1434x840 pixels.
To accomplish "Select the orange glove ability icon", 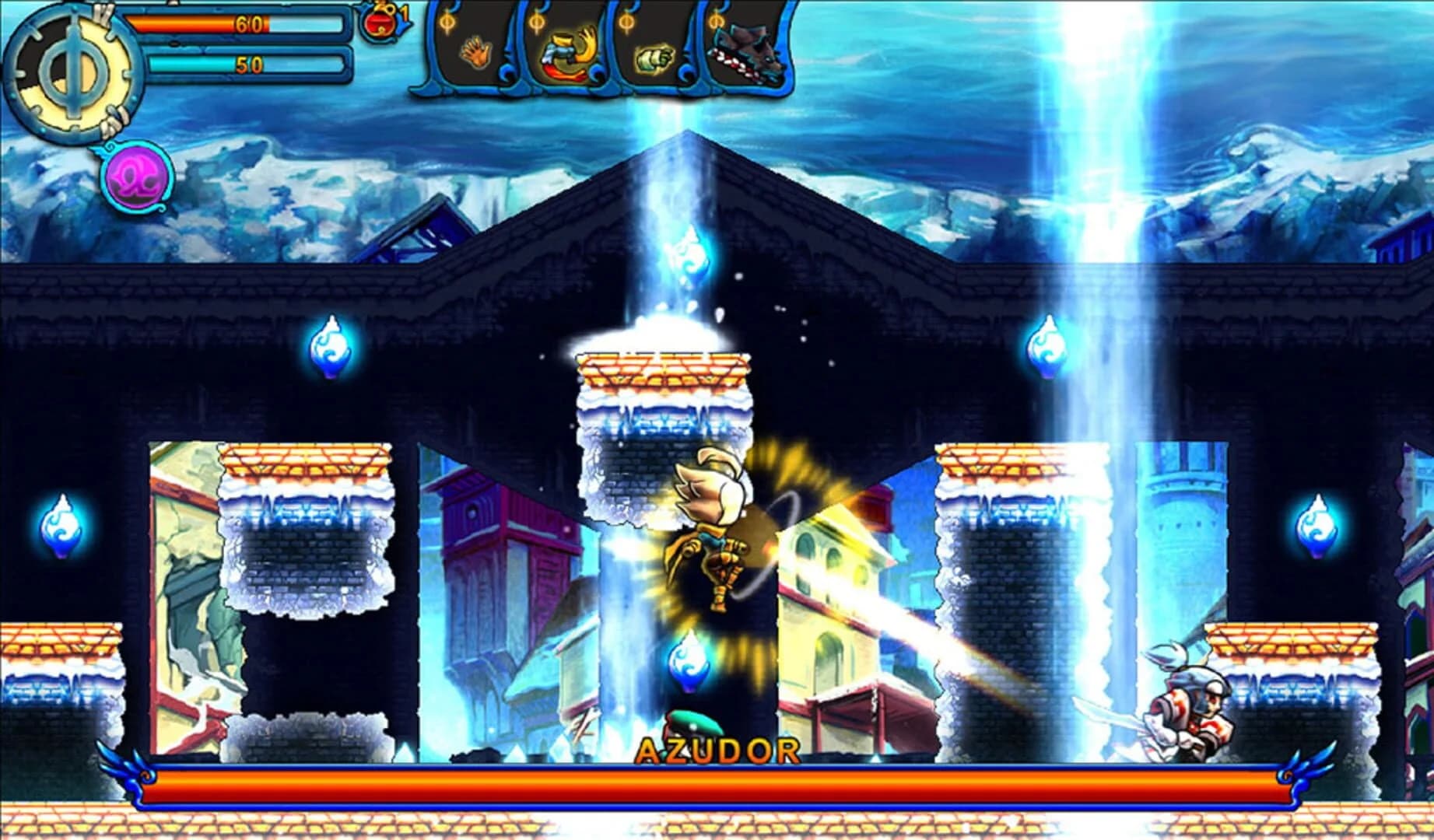I will (x=477, y=52).
